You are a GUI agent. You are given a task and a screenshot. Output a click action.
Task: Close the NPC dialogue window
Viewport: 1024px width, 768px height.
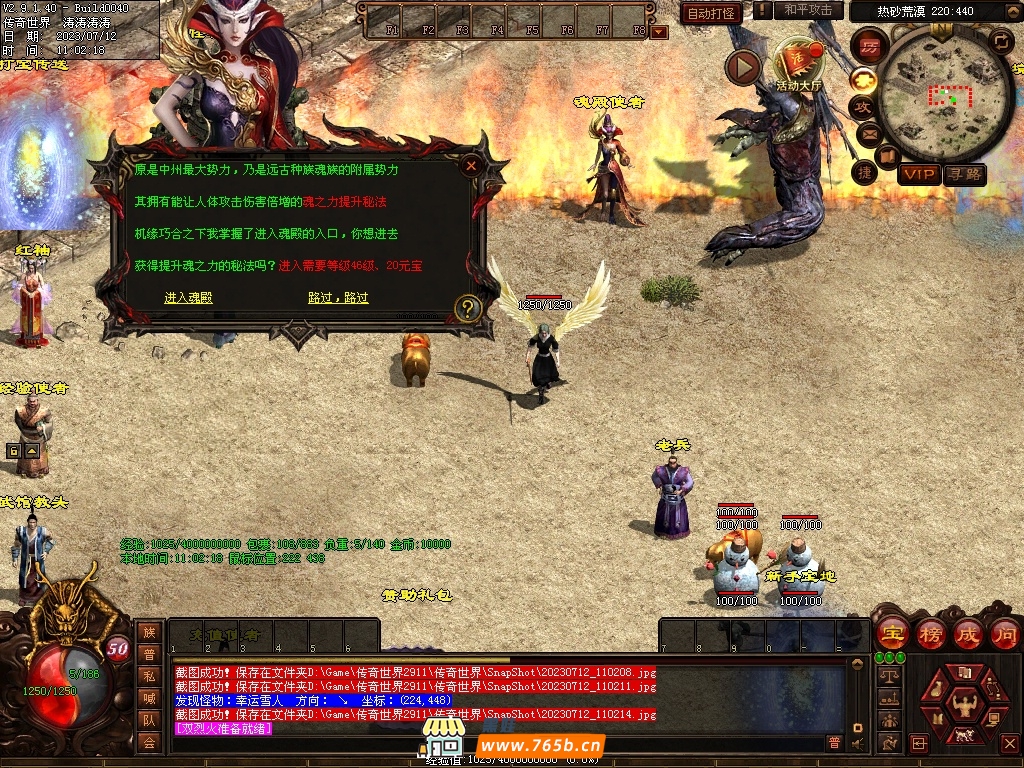471,166
